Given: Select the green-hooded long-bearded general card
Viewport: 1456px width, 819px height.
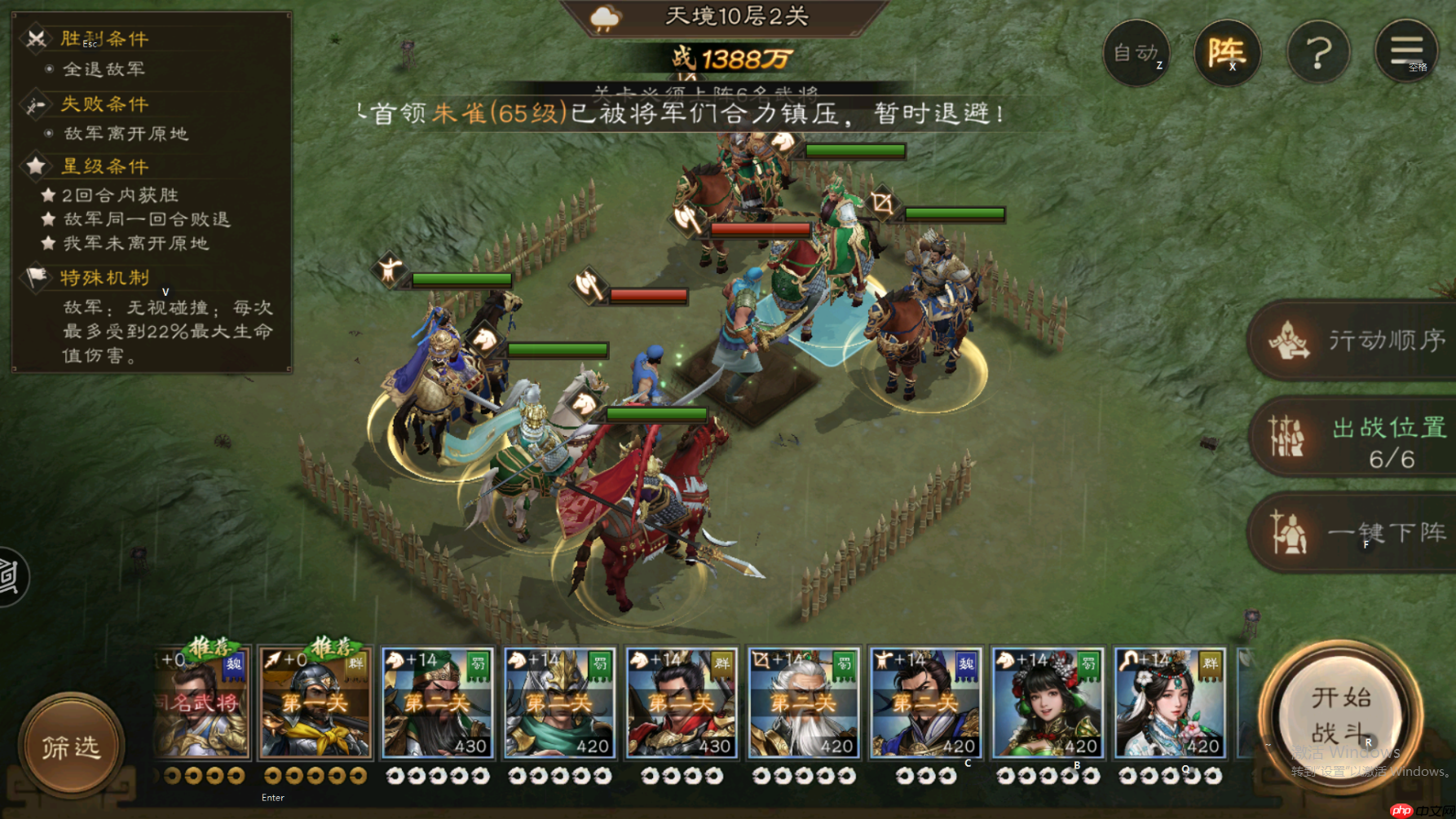Looking at the screenshot, I should [437, 703].
